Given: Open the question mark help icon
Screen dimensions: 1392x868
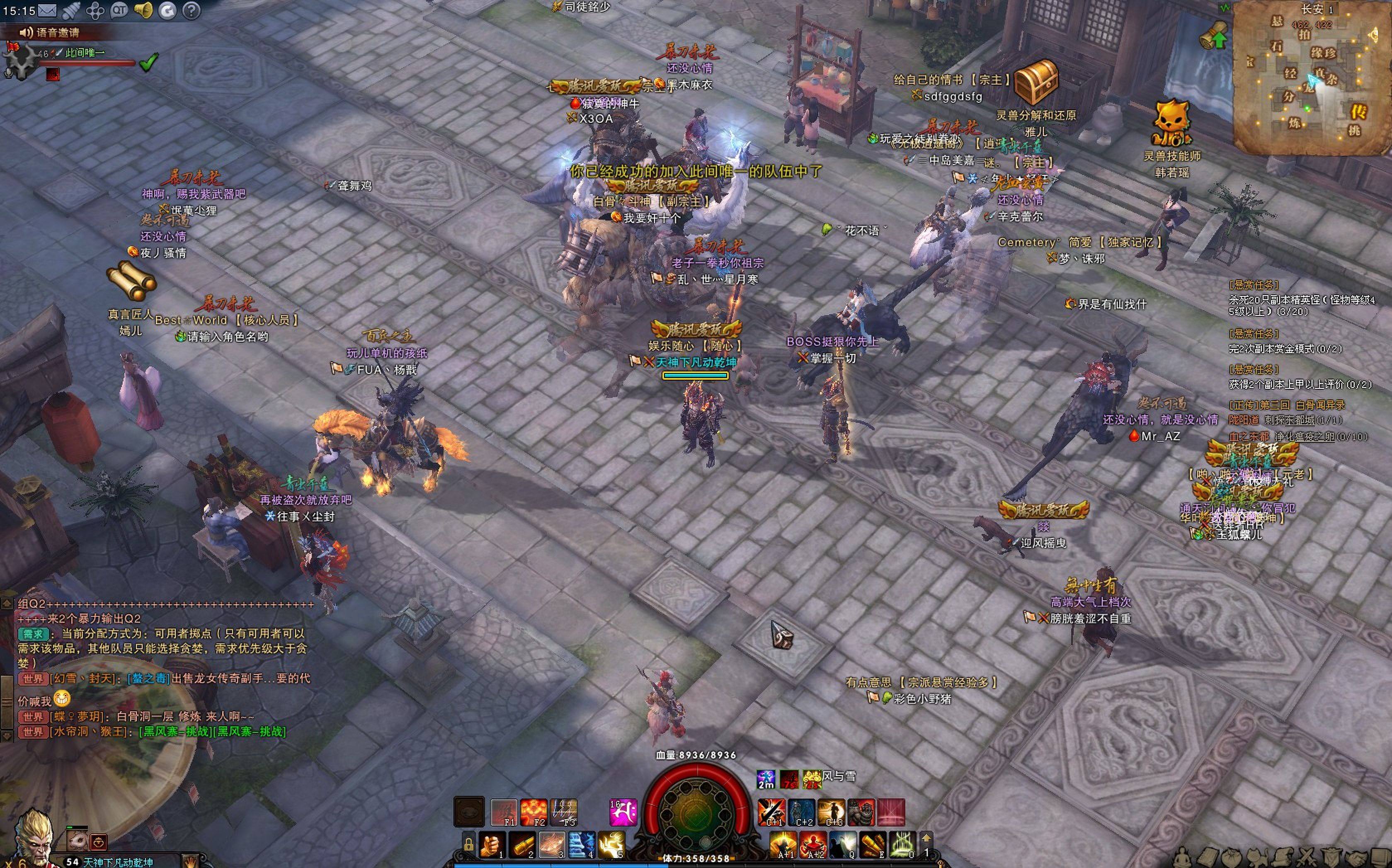Looking at the screenshot, I should [191, 10].
